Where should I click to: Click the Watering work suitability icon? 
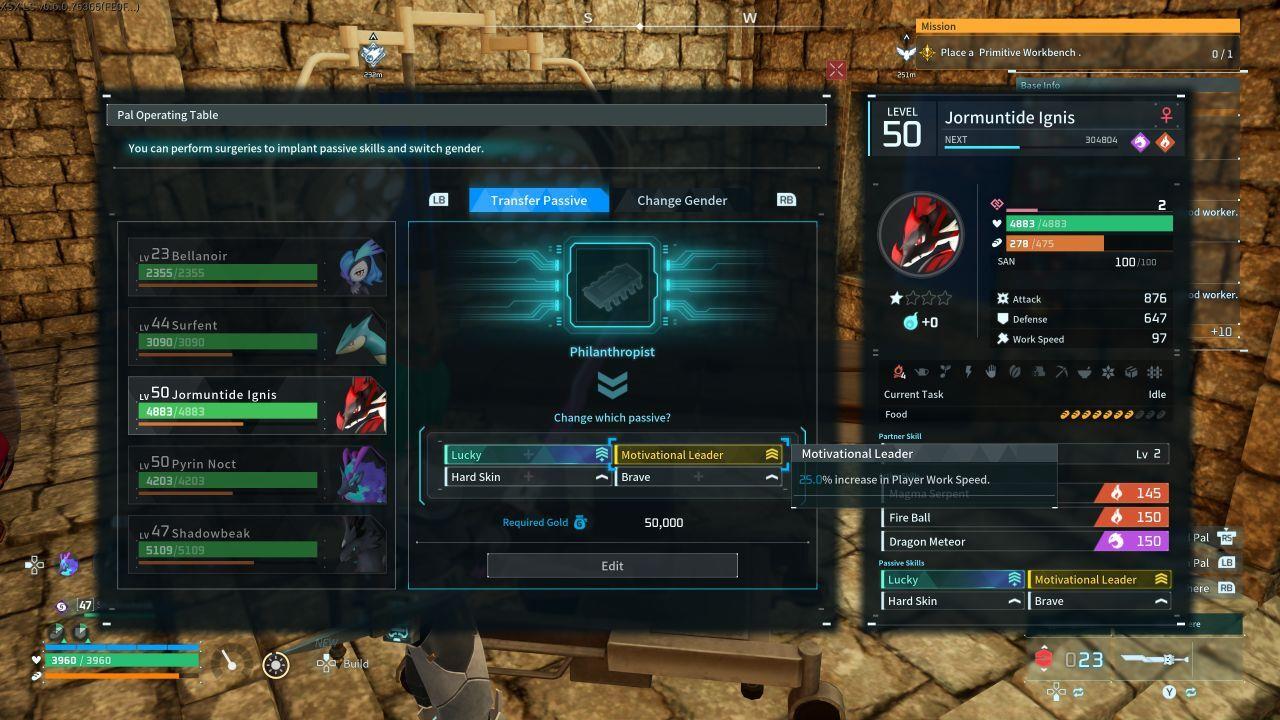tap(922, 372)
